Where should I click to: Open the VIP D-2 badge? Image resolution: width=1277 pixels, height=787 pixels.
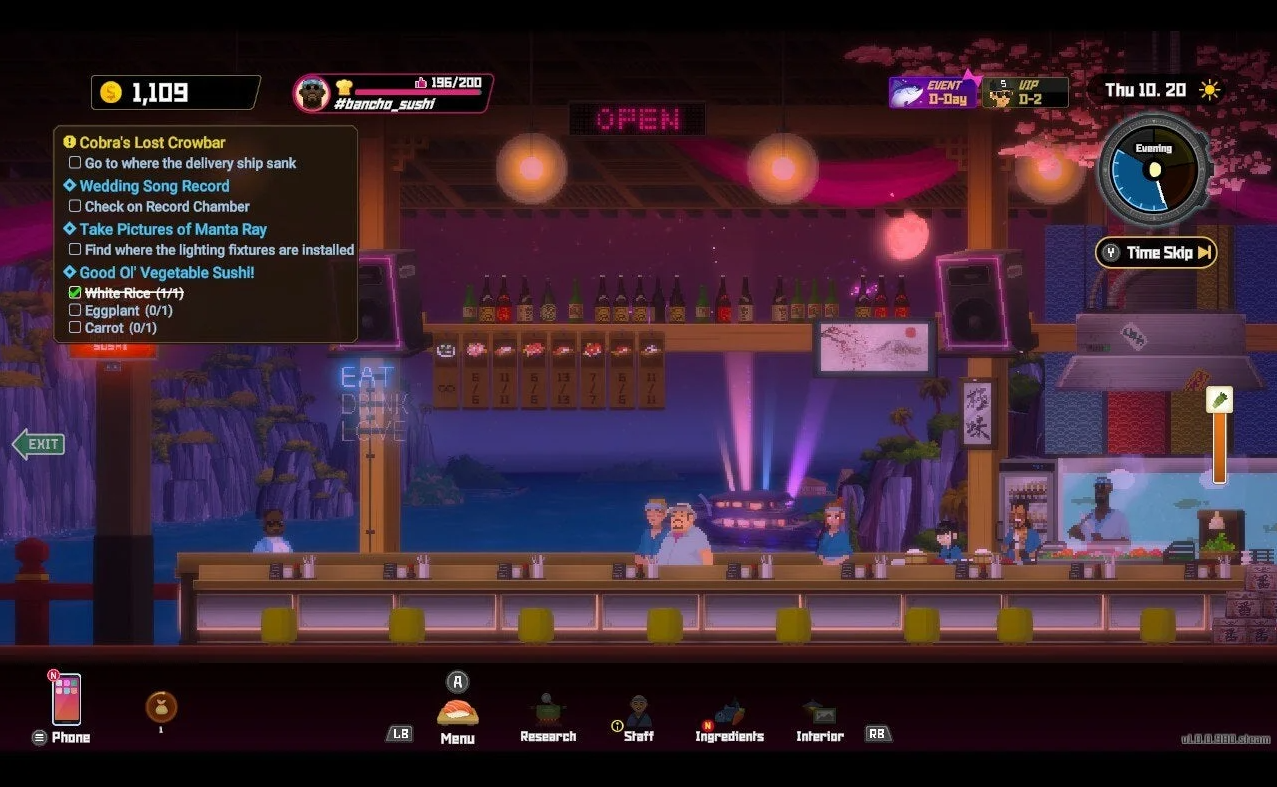click(1025, 93)
